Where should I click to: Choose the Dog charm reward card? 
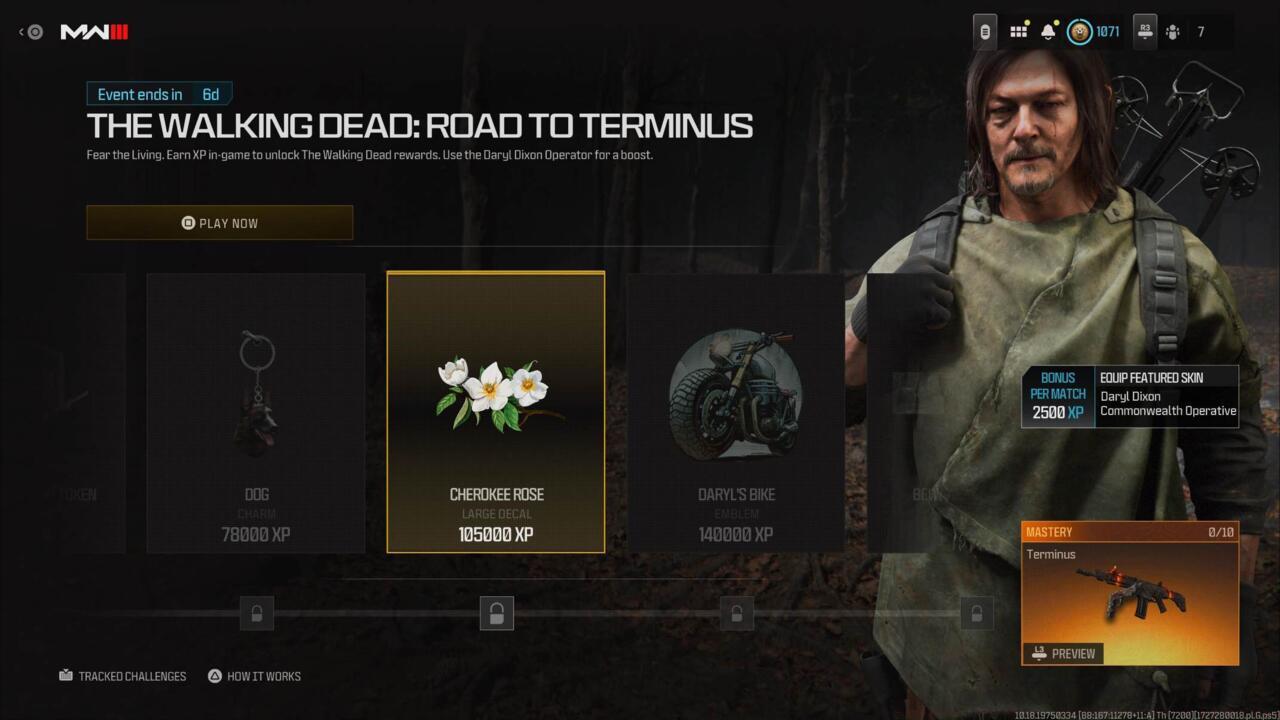tap(256, 412)
